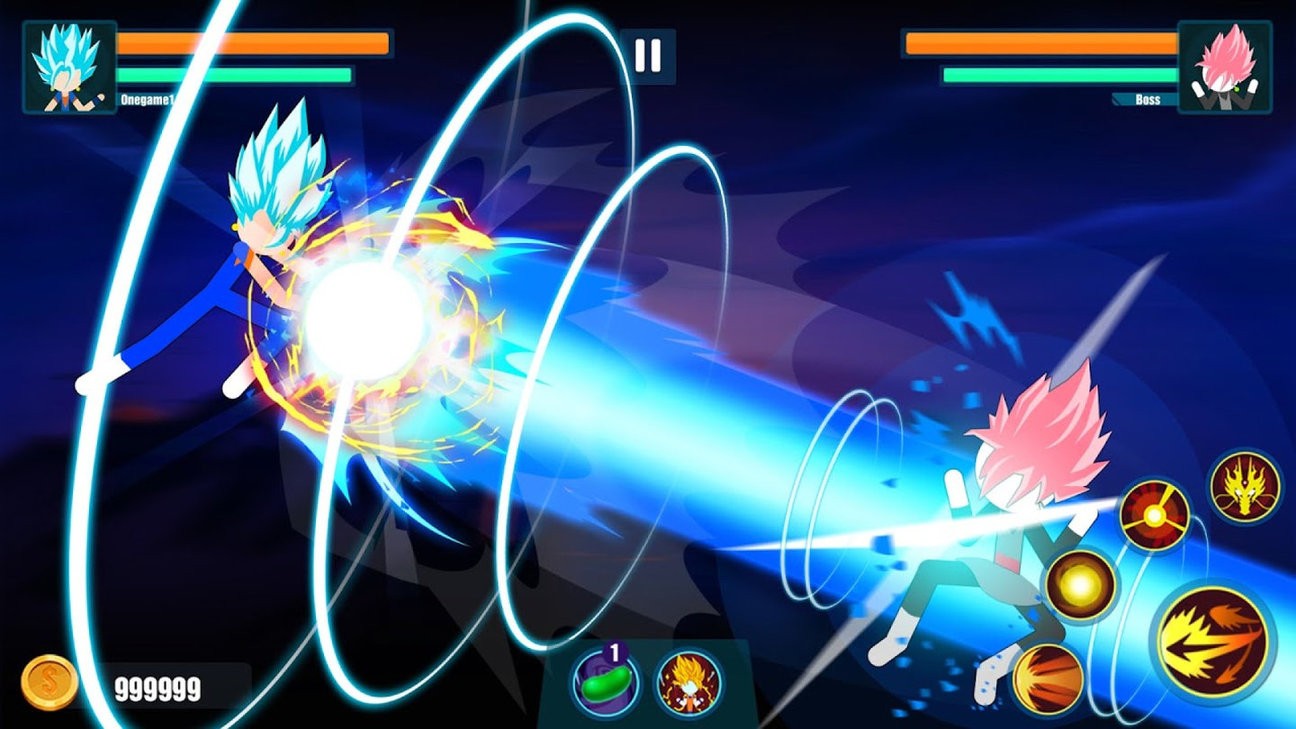Click the Onegame1 player name label

pyautogui.click(x=146, y=97)
